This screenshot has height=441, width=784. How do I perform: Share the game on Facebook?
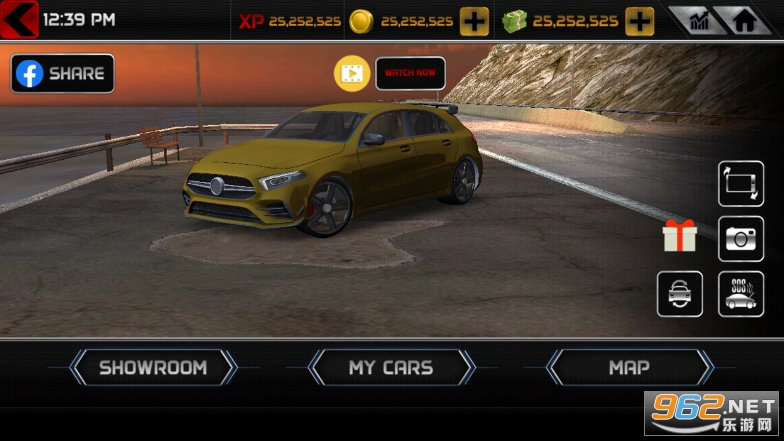[62, 74]
